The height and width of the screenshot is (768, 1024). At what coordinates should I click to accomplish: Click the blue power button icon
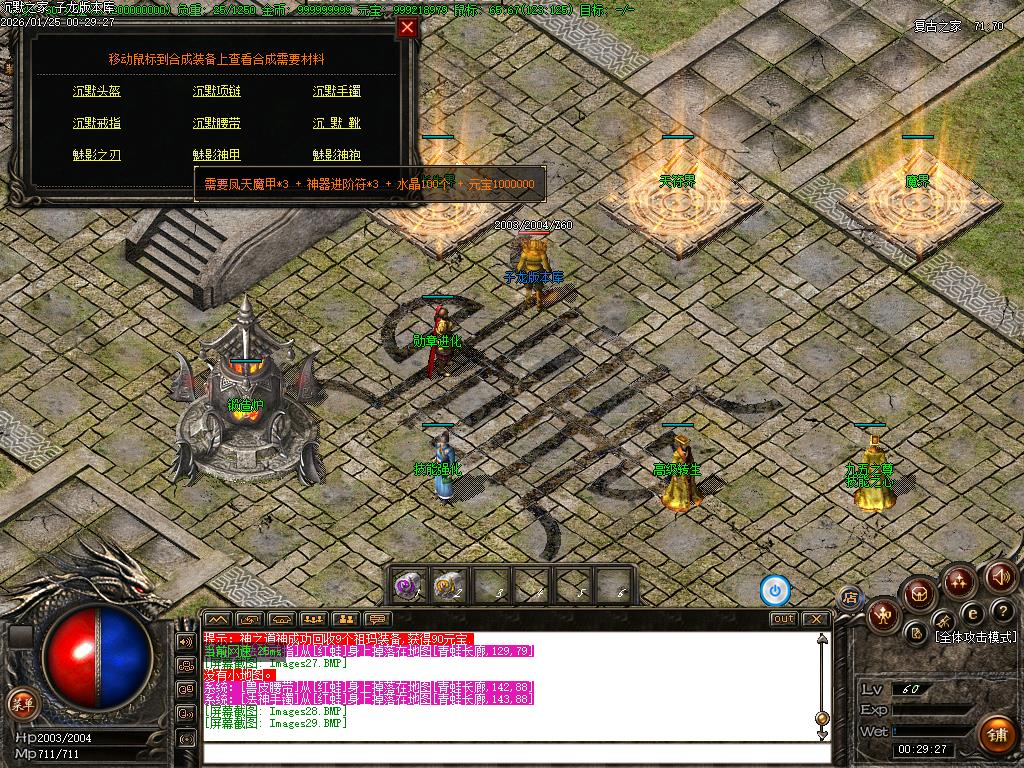(x=775, y=590)
